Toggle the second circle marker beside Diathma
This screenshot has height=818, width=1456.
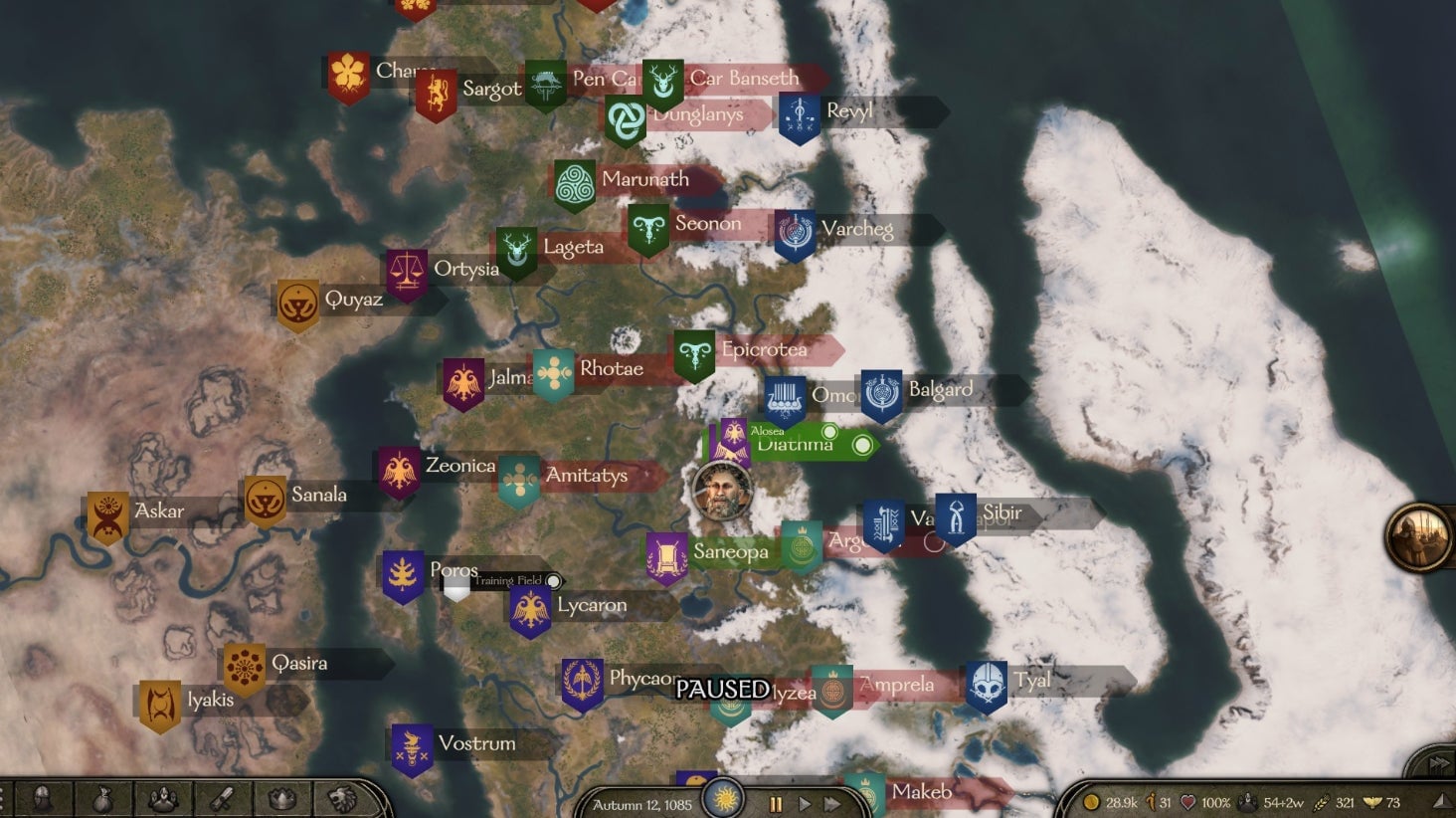pyautogui.click(x=862, y=445)
